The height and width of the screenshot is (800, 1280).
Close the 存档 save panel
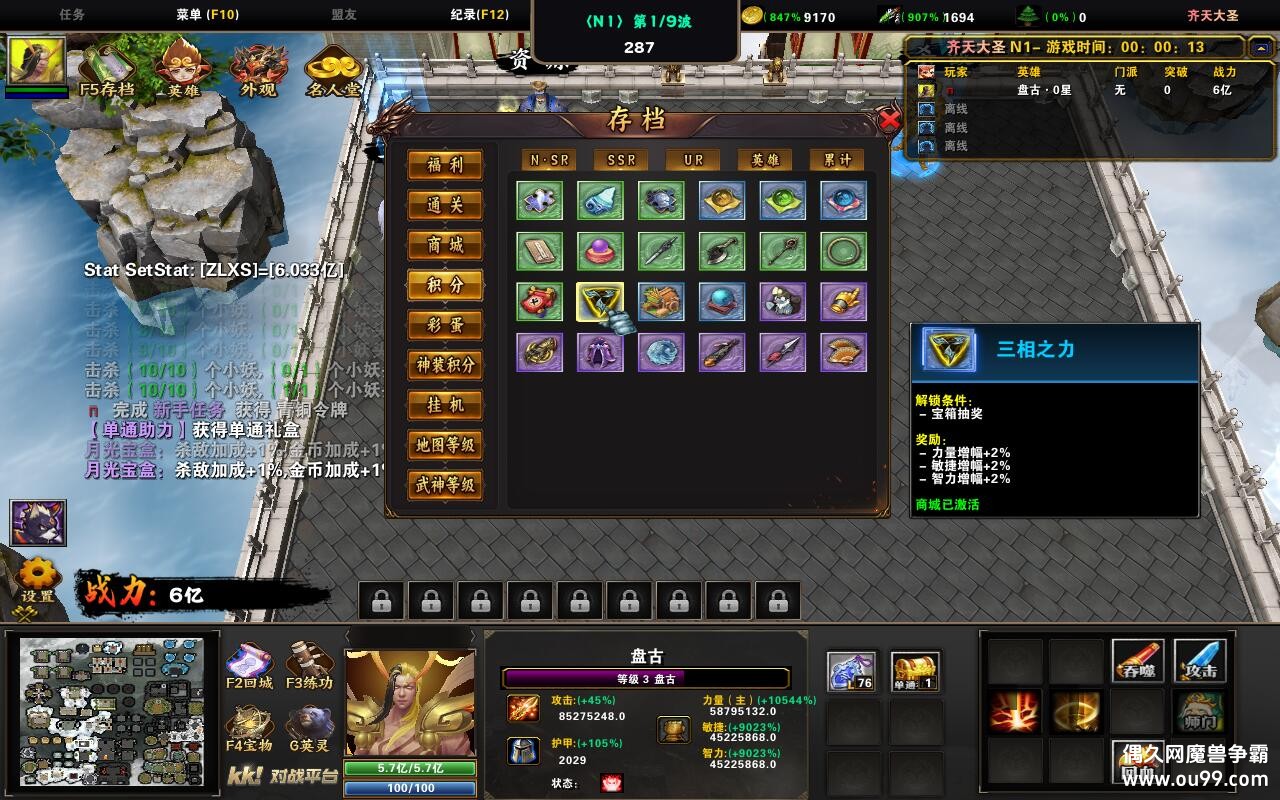(889, 121)
